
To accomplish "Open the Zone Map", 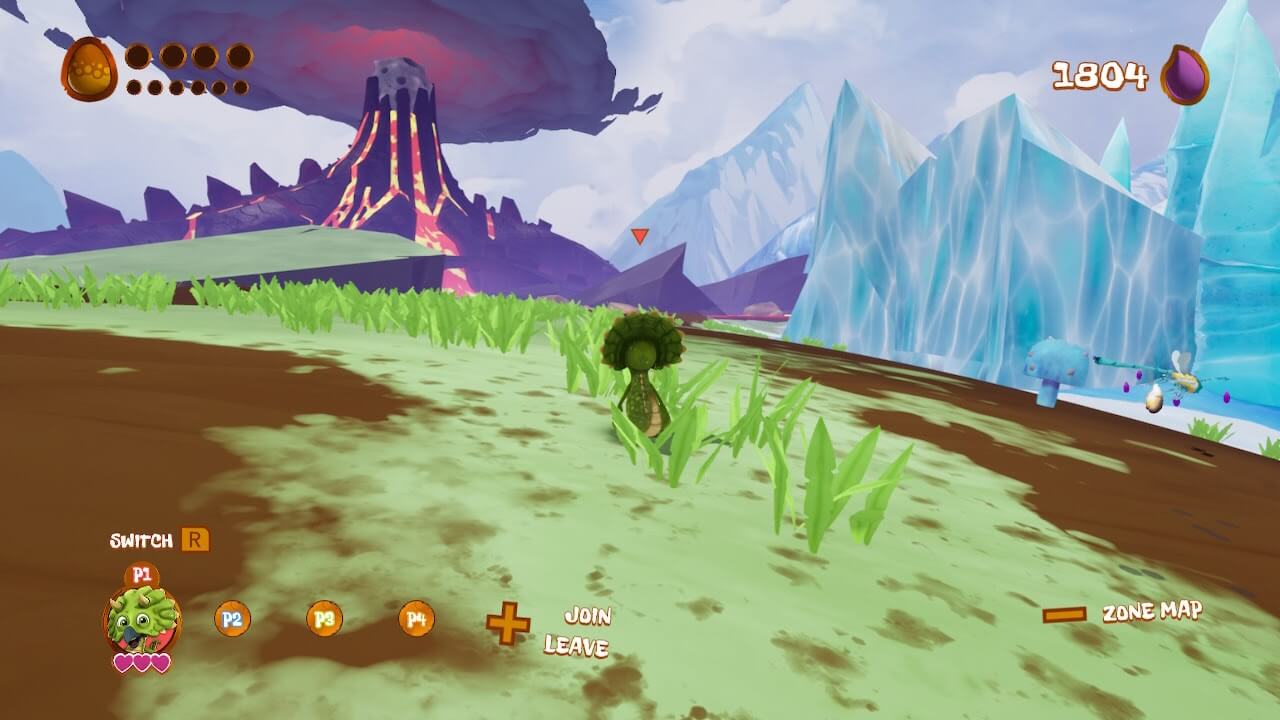I will pyautogui.click(x=1152, y=612).
